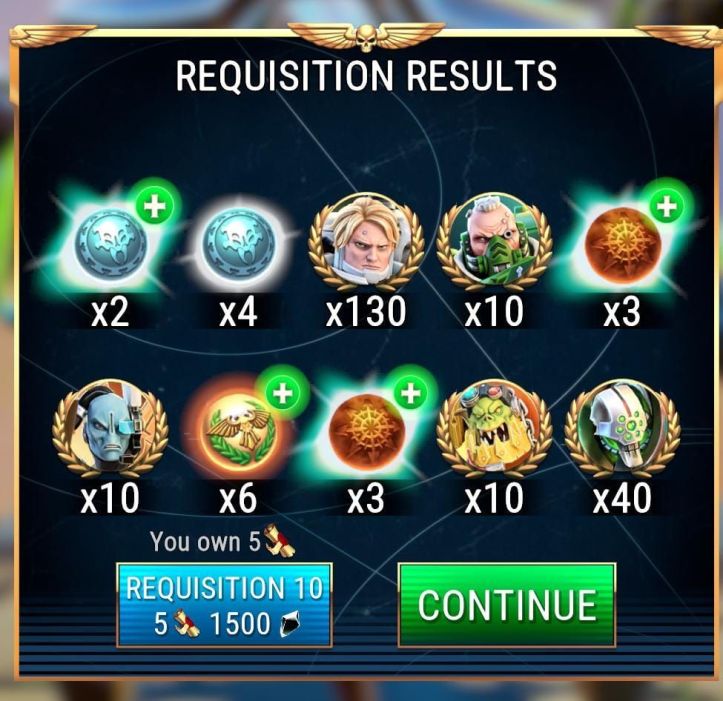Select the golden eagle orb x6 reward
Image resolution: width=723 pixels, height=701 pixels.
click(238, 431)
